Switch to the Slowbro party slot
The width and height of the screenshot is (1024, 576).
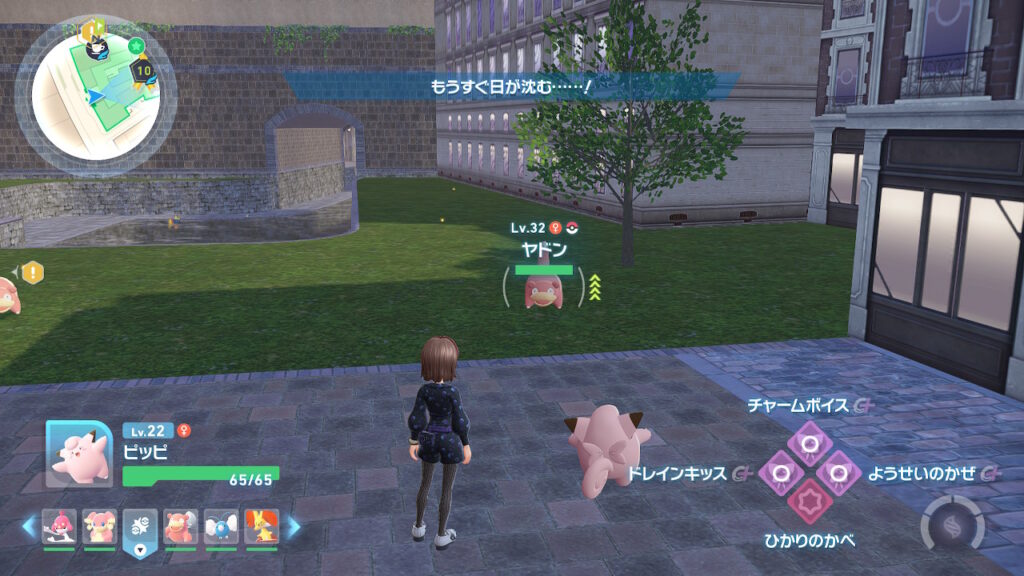pyautogui.click(x=180, y=527)
